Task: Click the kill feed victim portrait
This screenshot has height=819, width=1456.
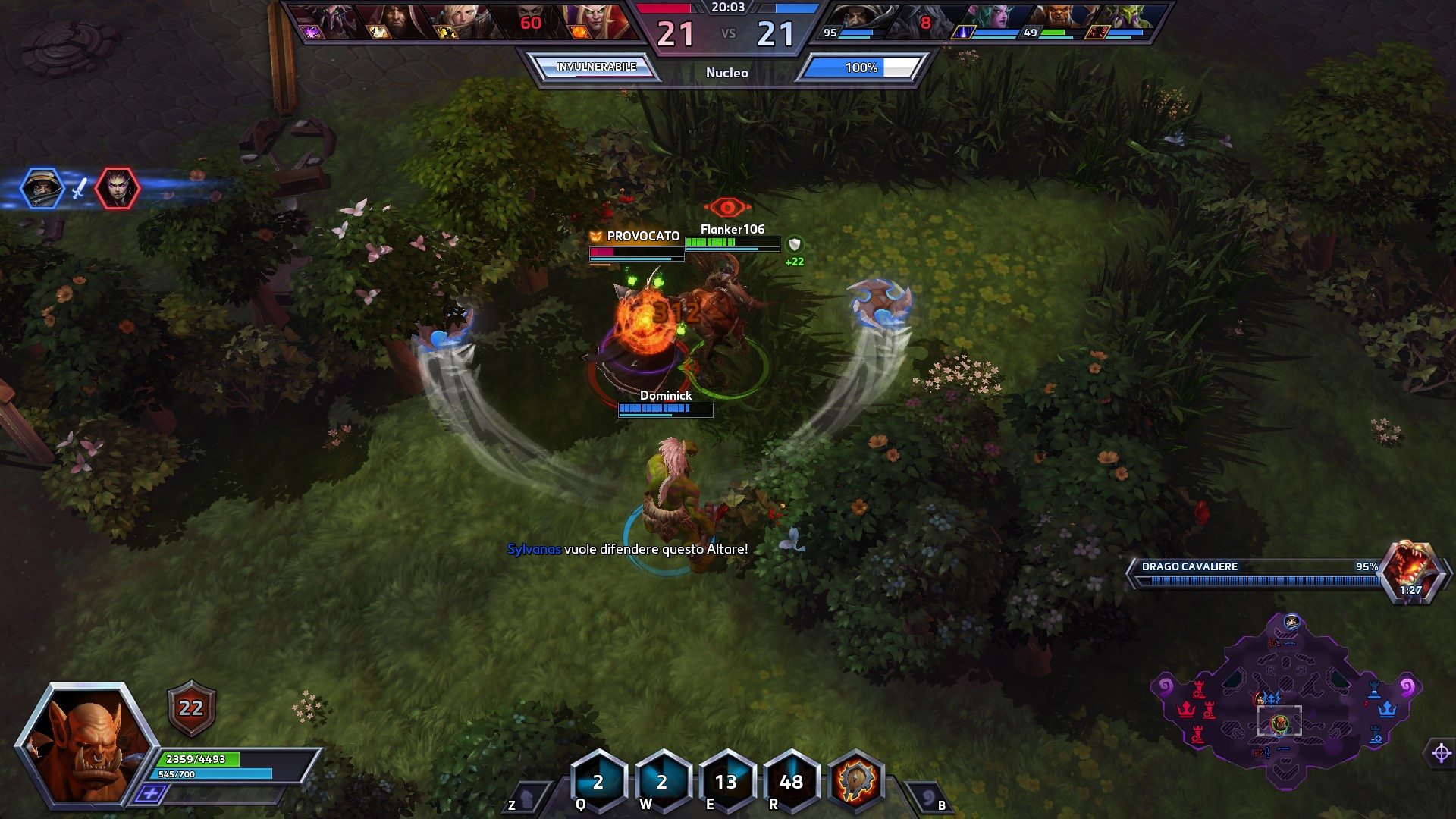Action: (118, 188)
